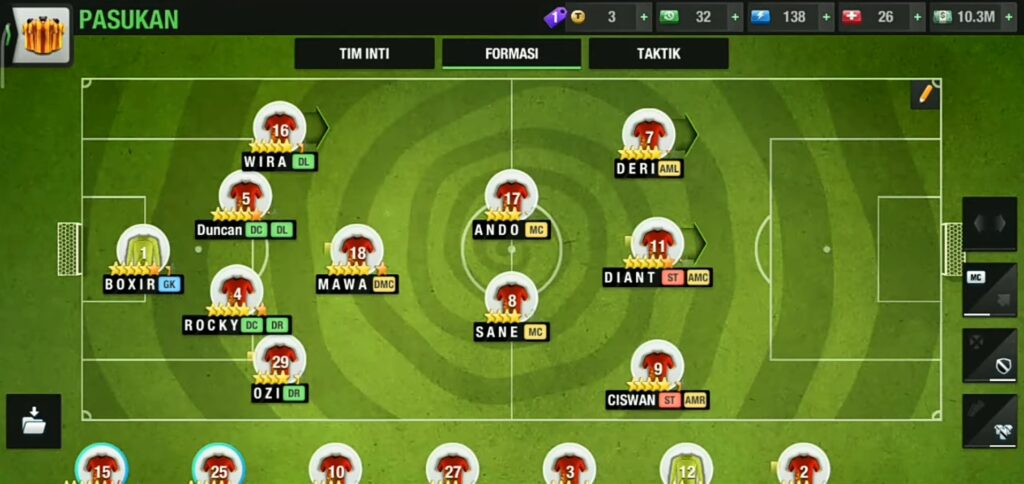Viewport: 1024px width, 484px height.
Task: Choose striker DIANT number 11
Action: pyautogui.click(x=657, y=244)
